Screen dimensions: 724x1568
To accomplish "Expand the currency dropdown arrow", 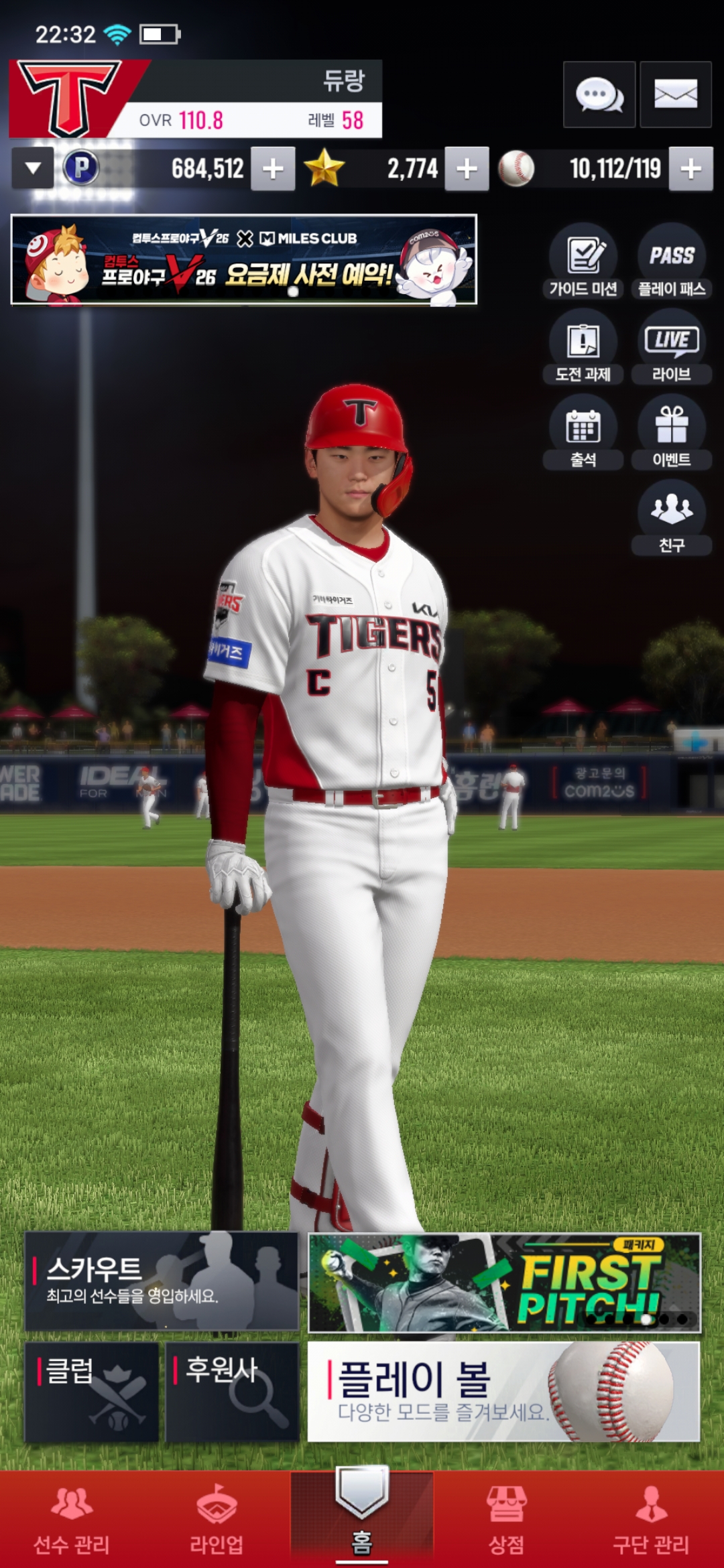I will click(x=33, y=168).
